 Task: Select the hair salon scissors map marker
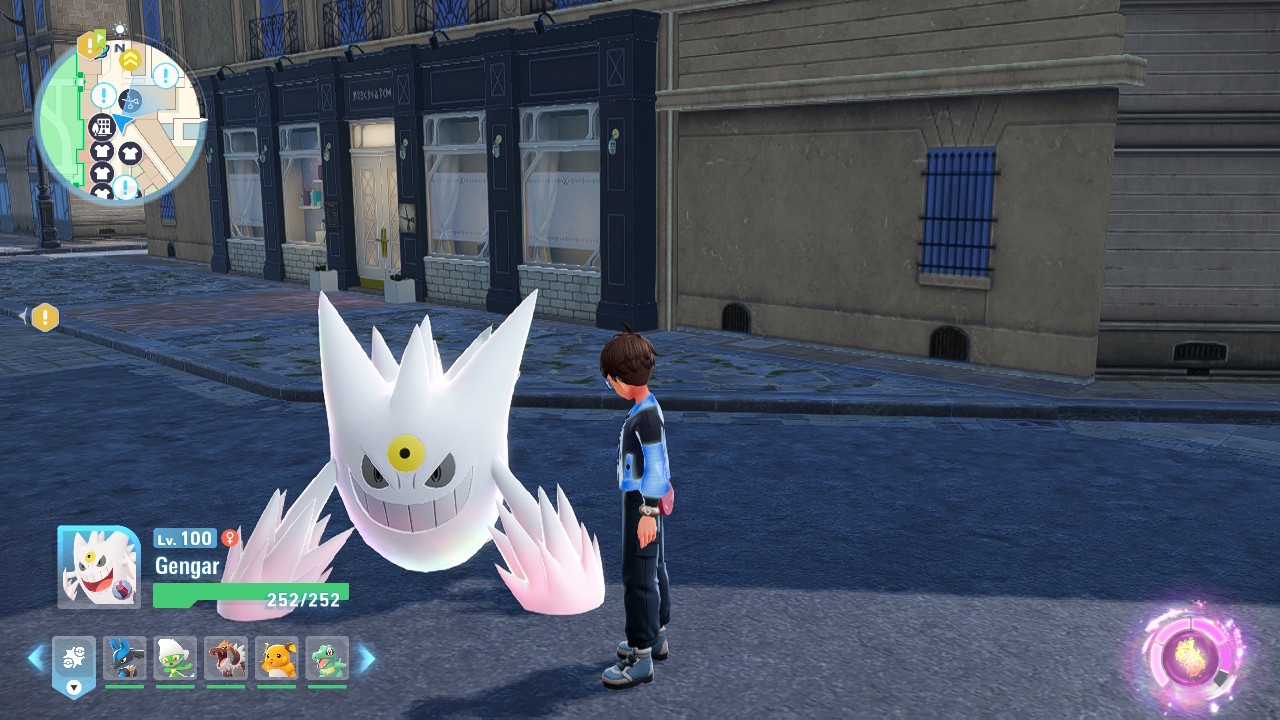(x=131, y=100)
